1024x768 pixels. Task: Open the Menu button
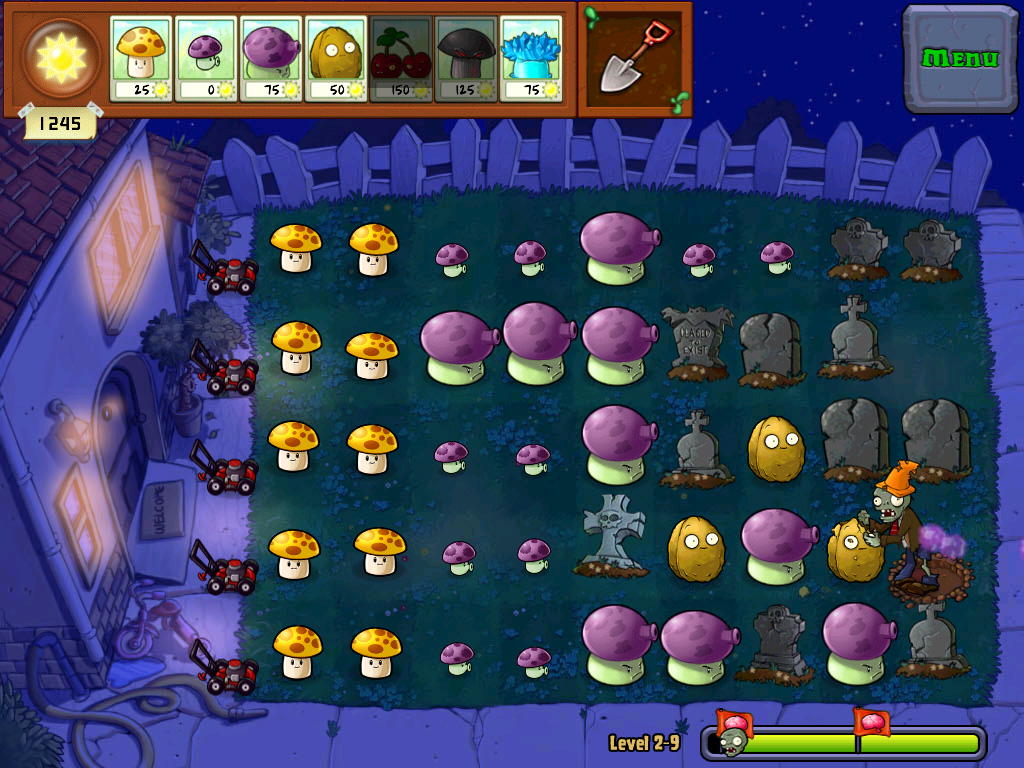click(x=960, y=58)
